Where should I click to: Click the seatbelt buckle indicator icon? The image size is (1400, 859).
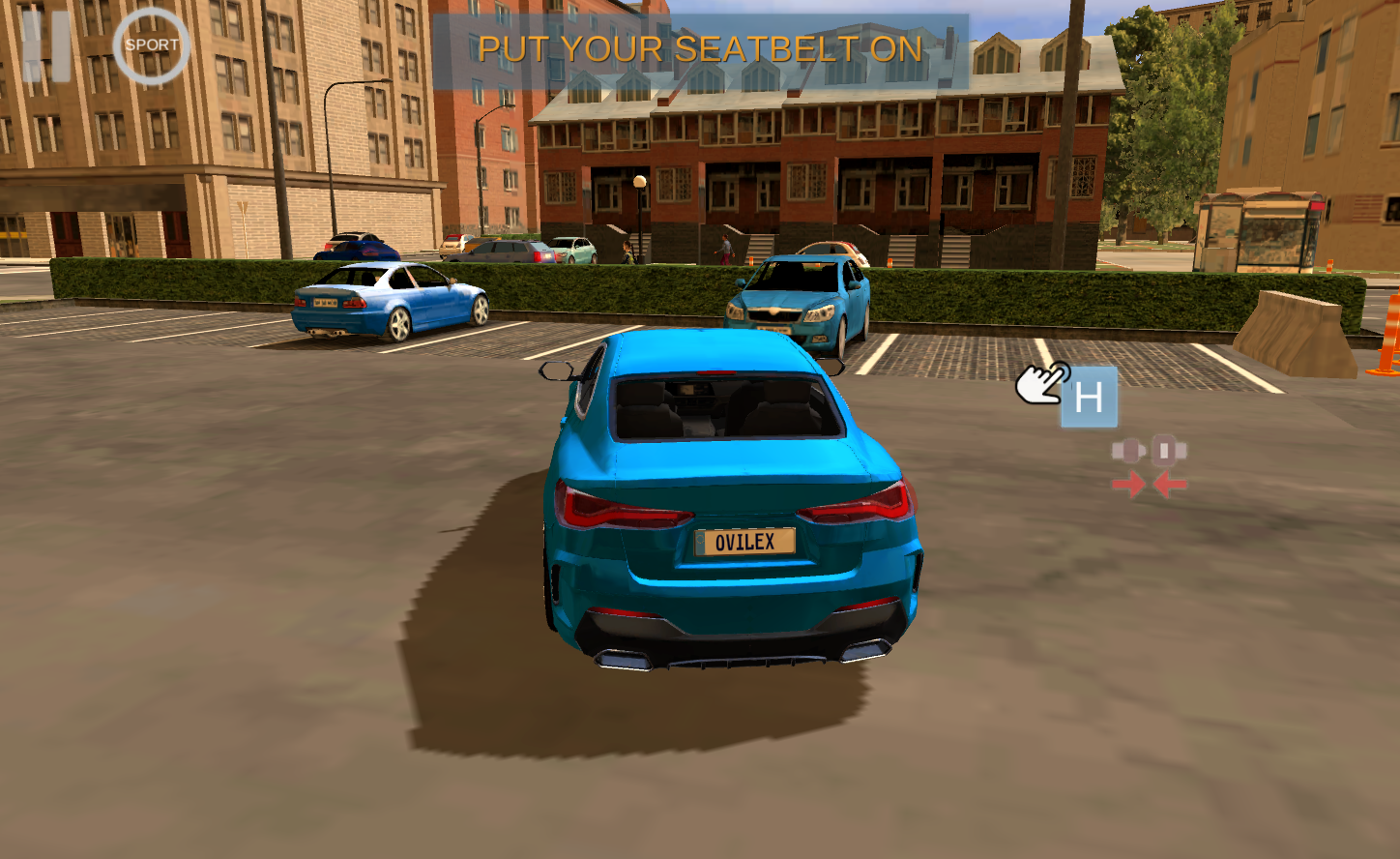coord(1151,448)
